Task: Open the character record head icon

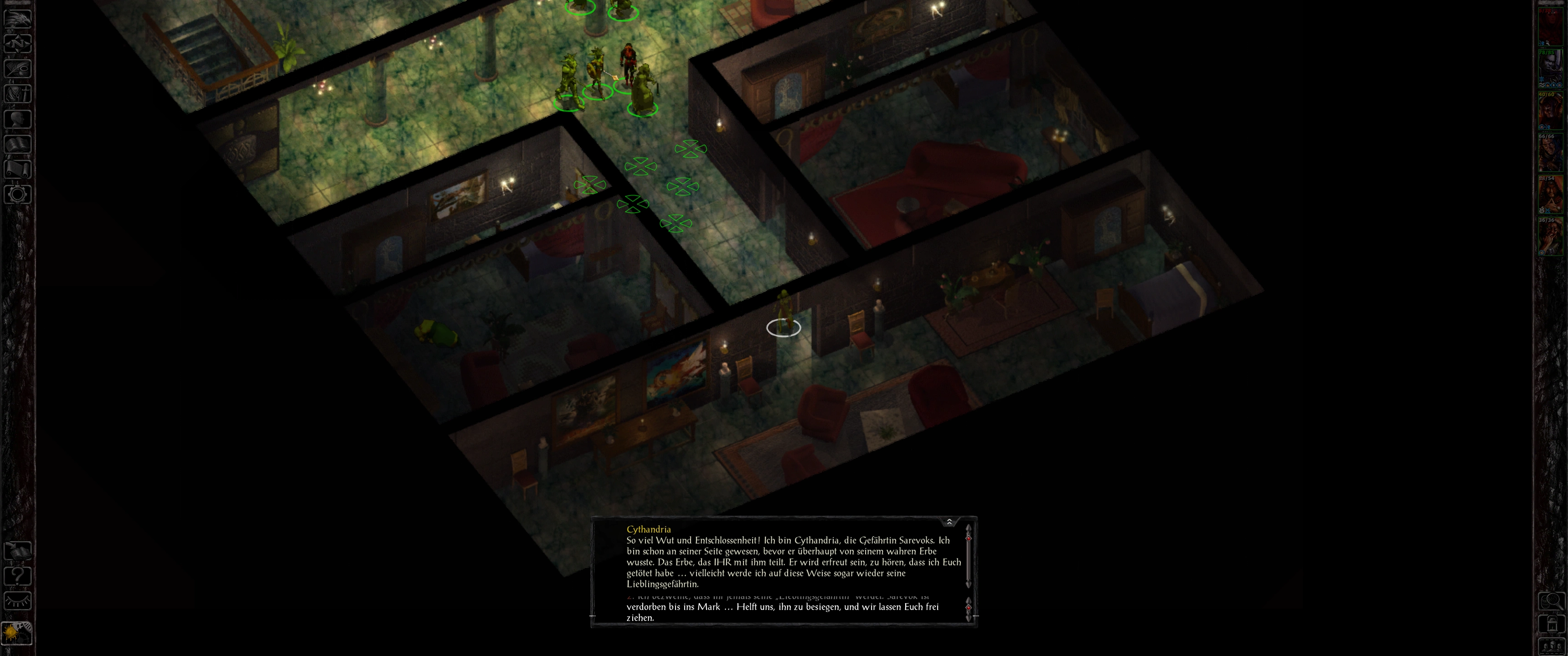Action: pyautogui.click(x=18, y=118)
